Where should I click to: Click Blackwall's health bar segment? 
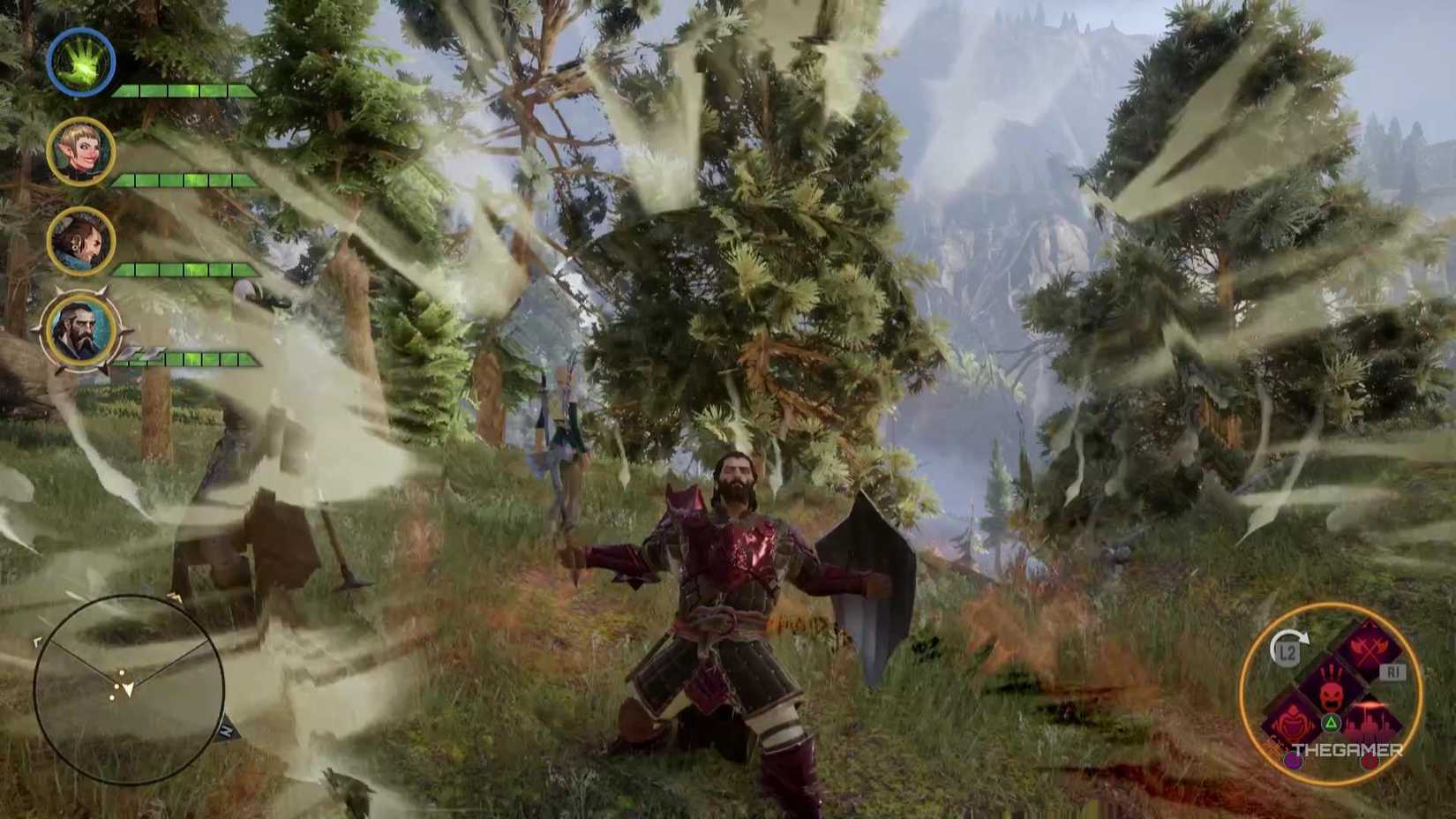[190, 360]
